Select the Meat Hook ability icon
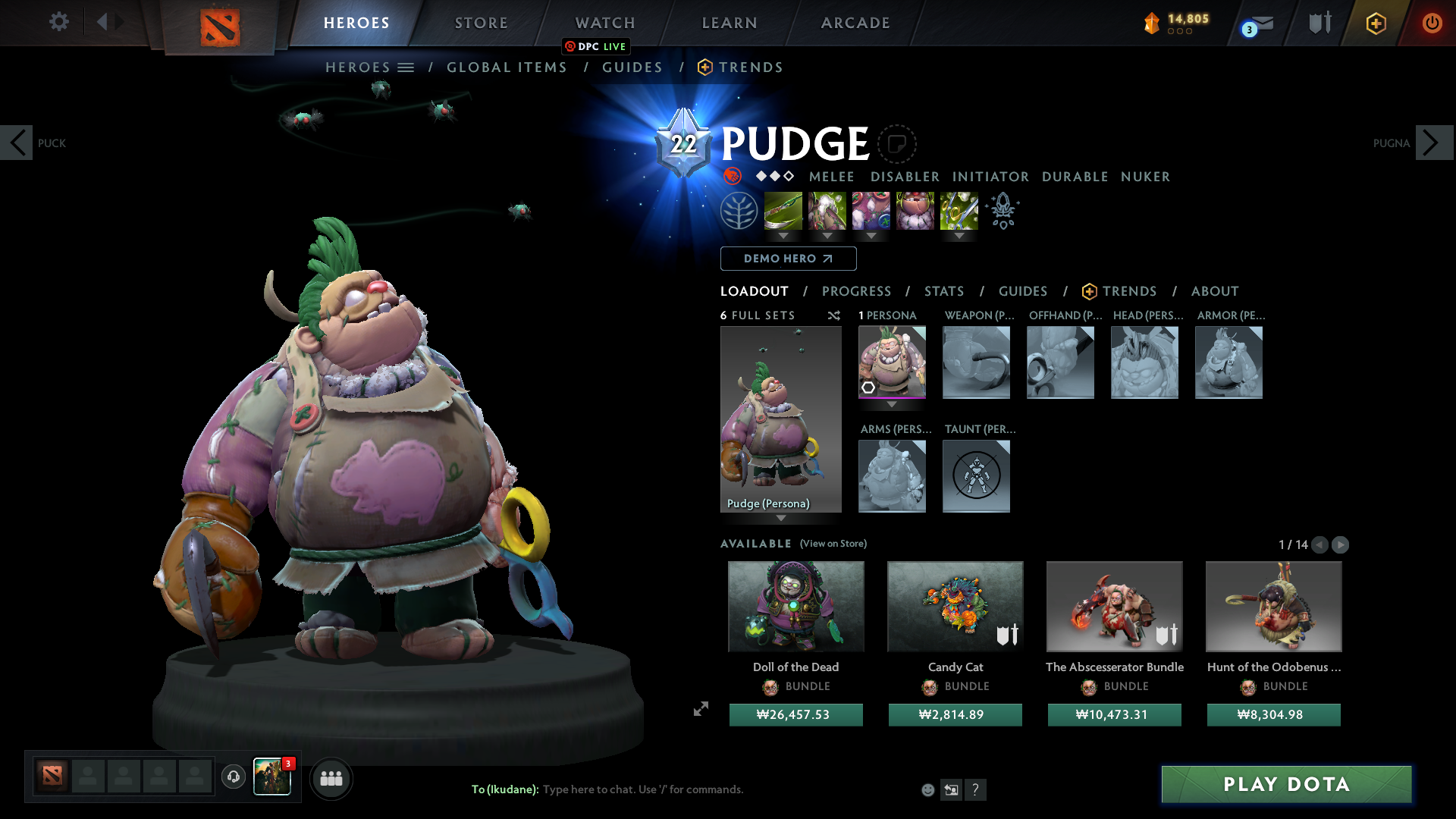1456x819 pixels. [784, 211]
